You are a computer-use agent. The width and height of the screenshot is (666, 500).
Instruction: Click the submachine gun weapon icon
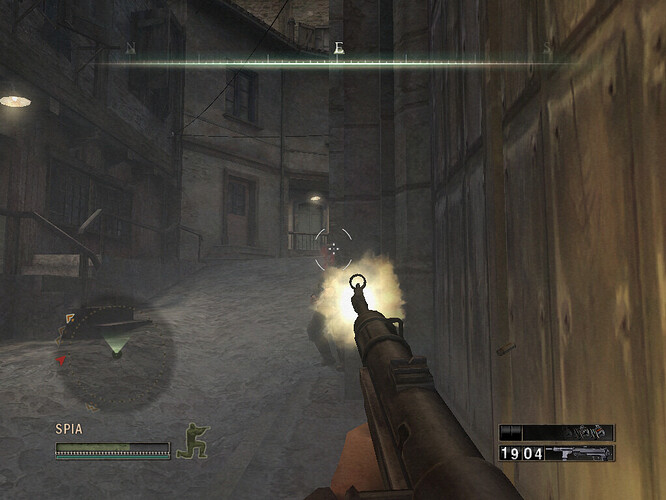coord(580,453)
